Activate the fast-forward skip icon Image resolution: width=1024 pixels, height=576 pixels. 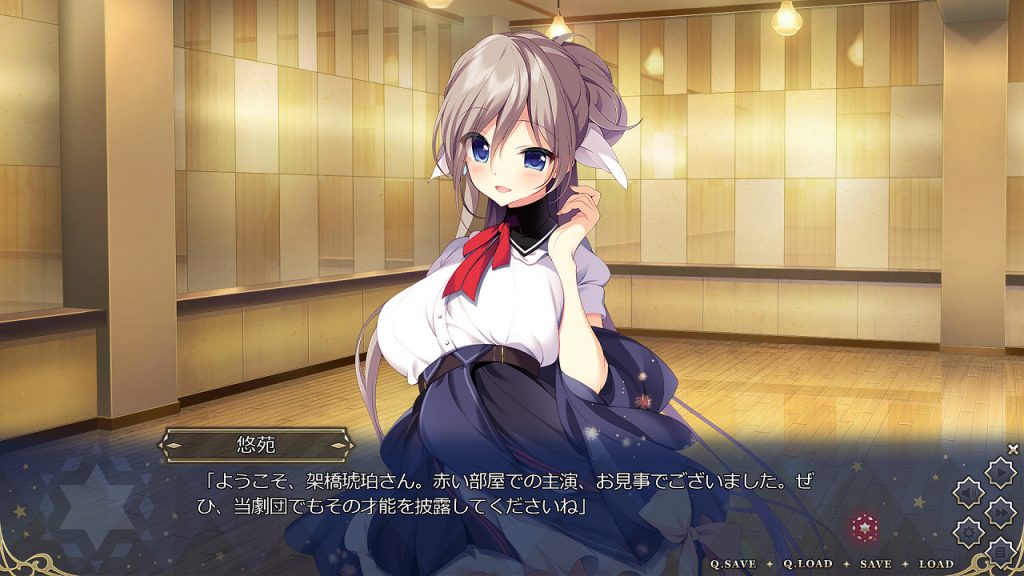pyautogui.click(x=999, y=511)
